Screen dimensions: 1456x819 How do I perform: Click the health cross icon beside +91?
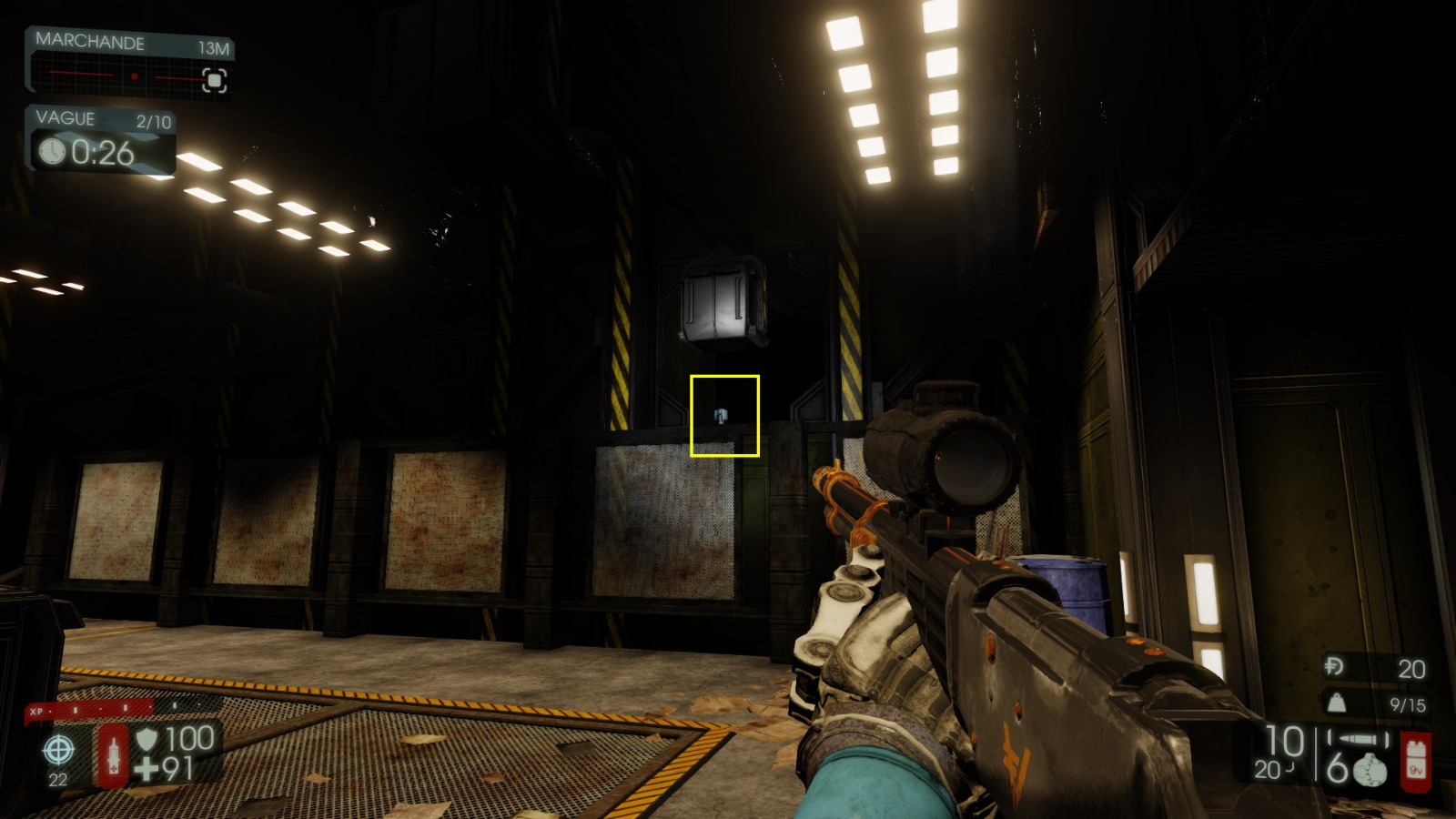(147, 770)
